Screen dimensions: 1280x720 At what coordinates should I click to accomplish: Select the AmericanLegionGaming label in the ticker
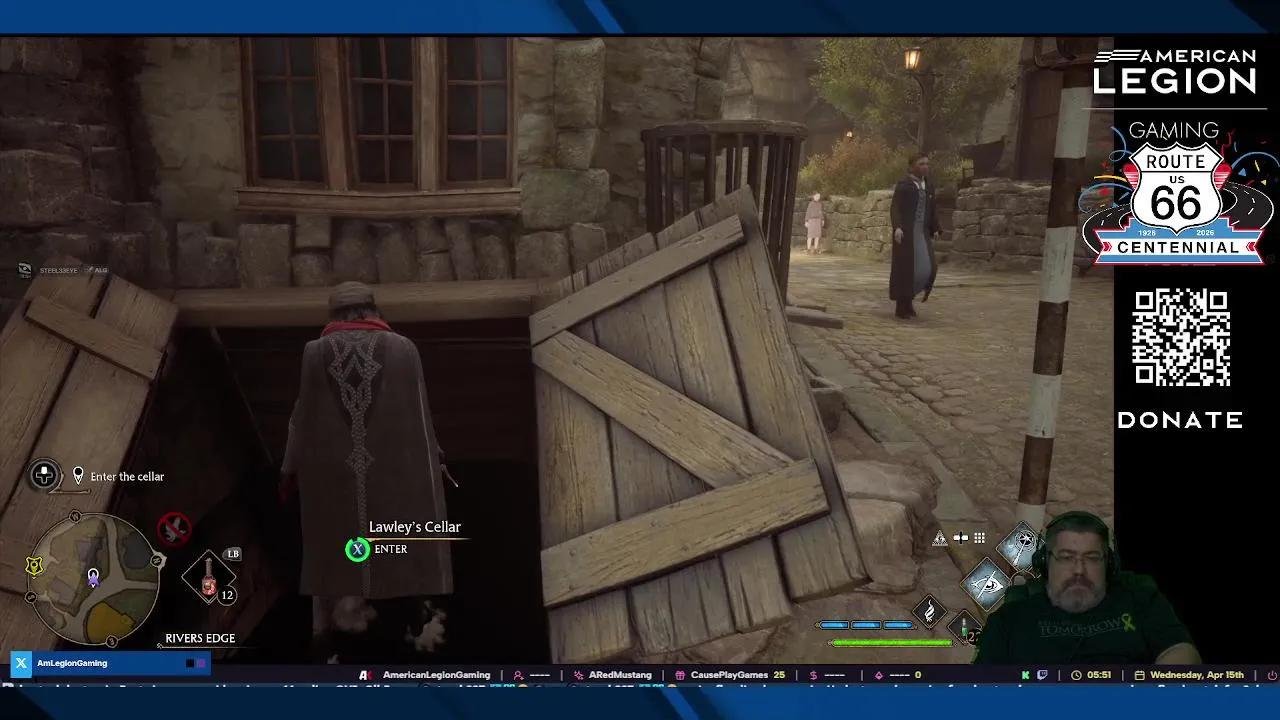click(437, 675)
